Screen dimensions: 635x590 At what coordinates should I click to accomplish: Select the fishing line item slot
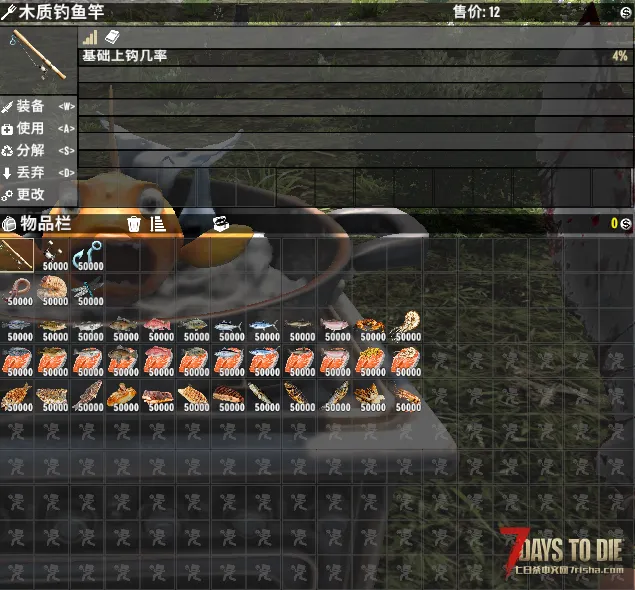[x=53, y=255]
